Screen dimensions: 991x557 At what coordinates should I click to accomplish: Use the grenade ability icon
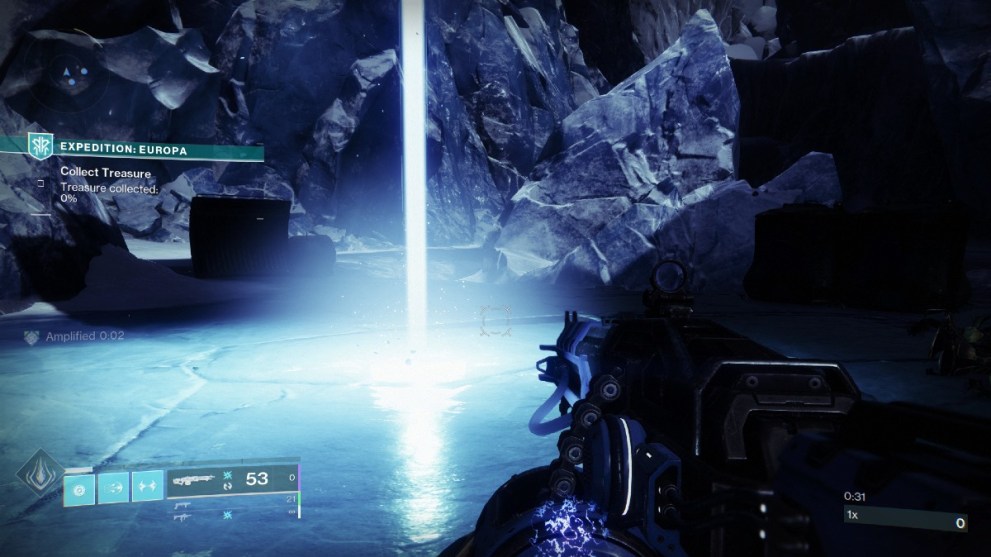point(80,487)
